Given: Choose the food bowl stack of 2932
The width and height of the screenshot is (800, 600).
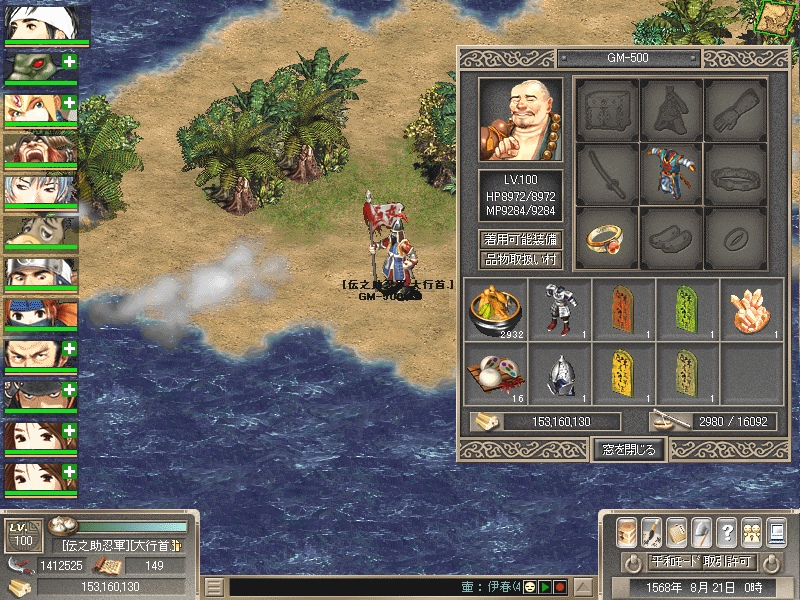Looking at the screenshot, I should 495,310.
